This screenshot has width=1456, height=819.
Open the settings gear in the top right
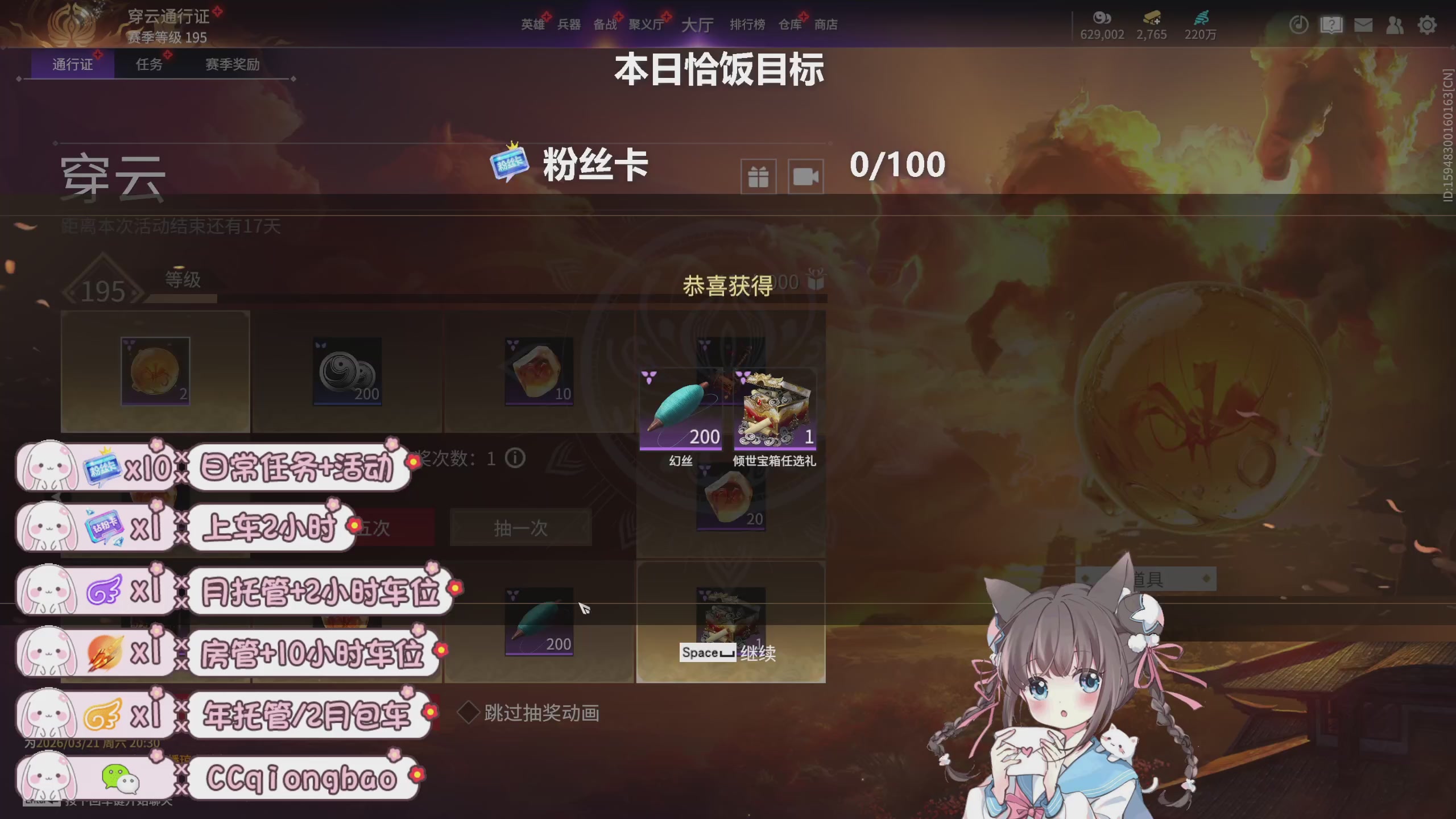point(1426,25)
